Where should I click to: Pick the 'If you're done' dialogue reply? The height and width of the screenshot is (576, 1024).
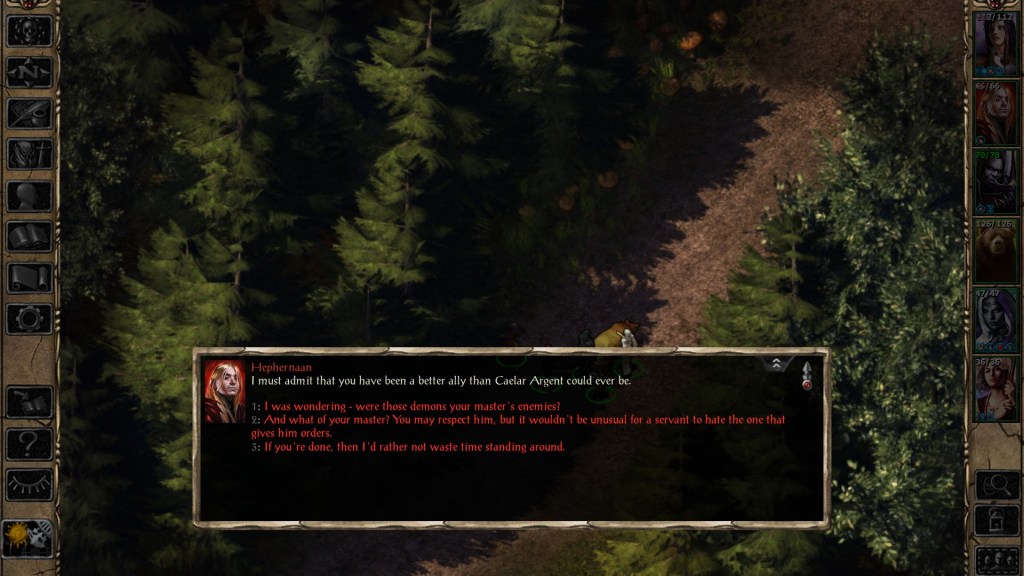[x=414, y=447]
